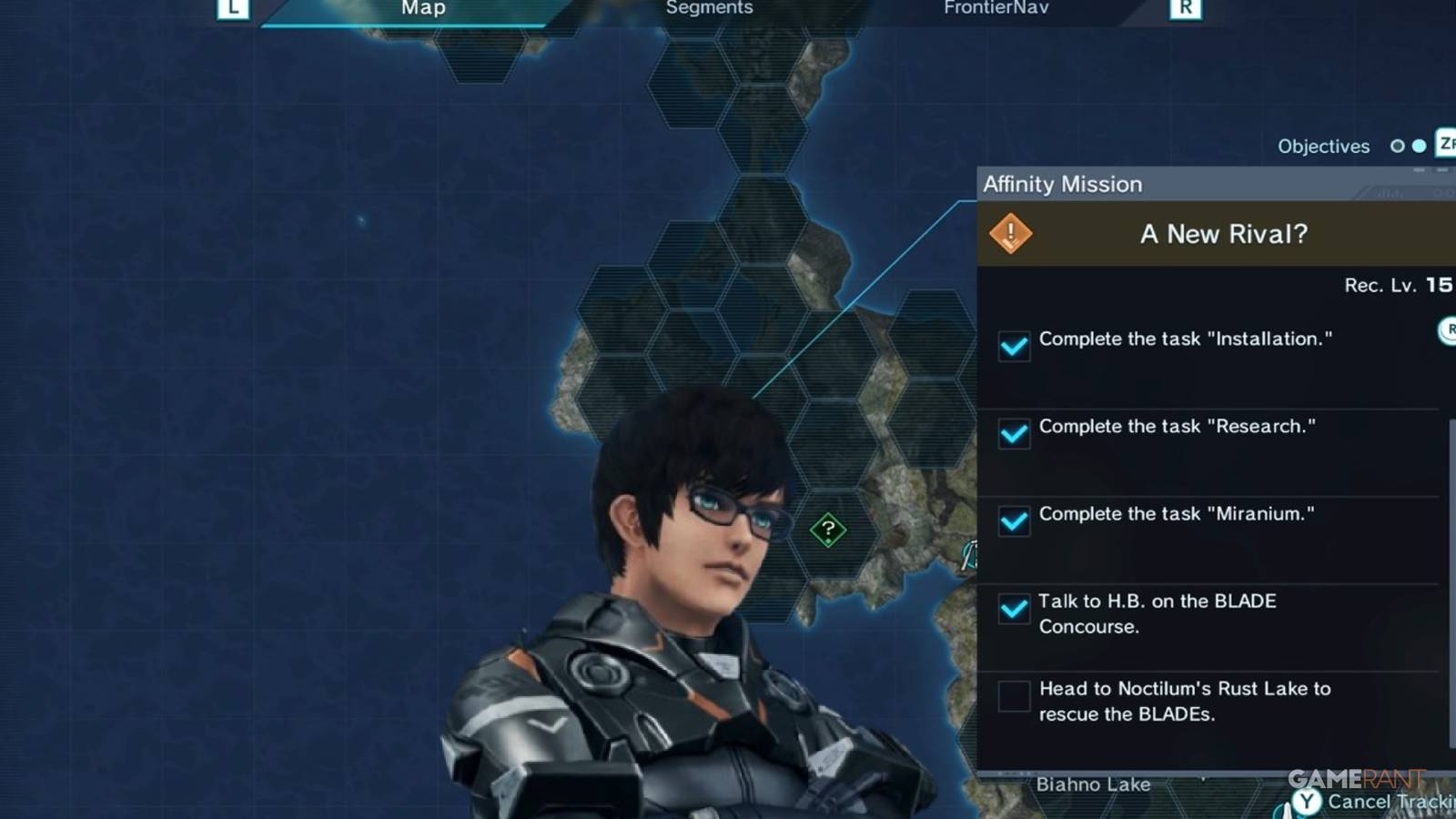Uncheck the Complete the task Installation checkbox
Screen dimensions: 1456x819
1013,347
